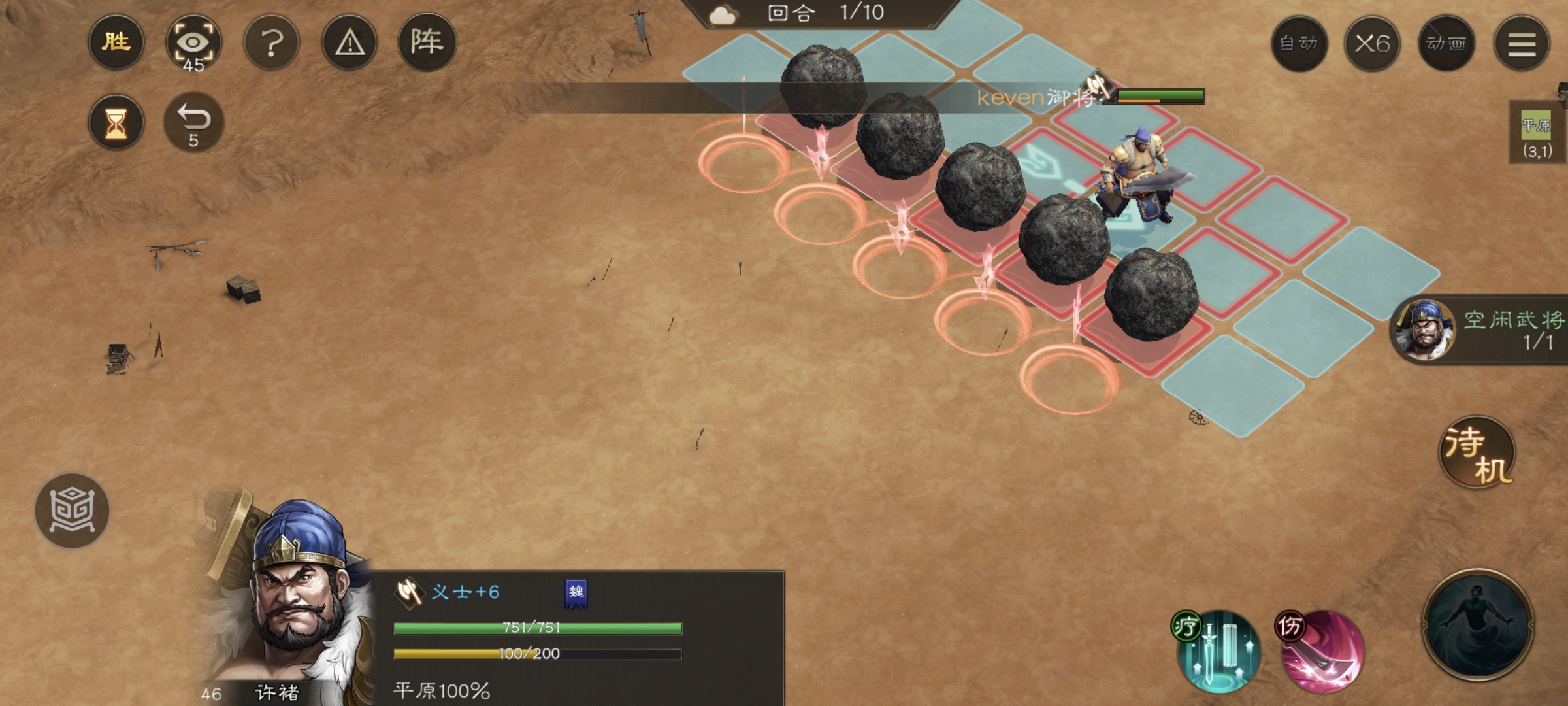1568x706 pixels.
Task: Toggle the eye view icon
Action: [193, 43]
